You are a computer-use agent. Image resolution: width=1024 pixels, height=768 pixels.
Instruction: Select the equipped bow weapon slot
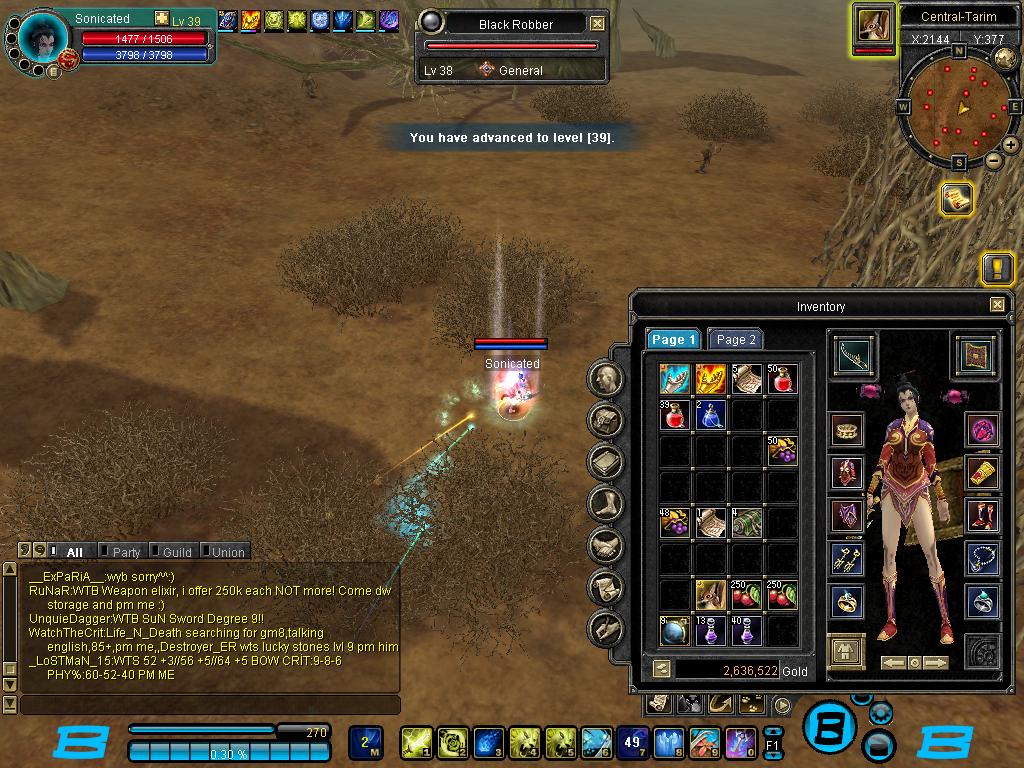[854, 357]
